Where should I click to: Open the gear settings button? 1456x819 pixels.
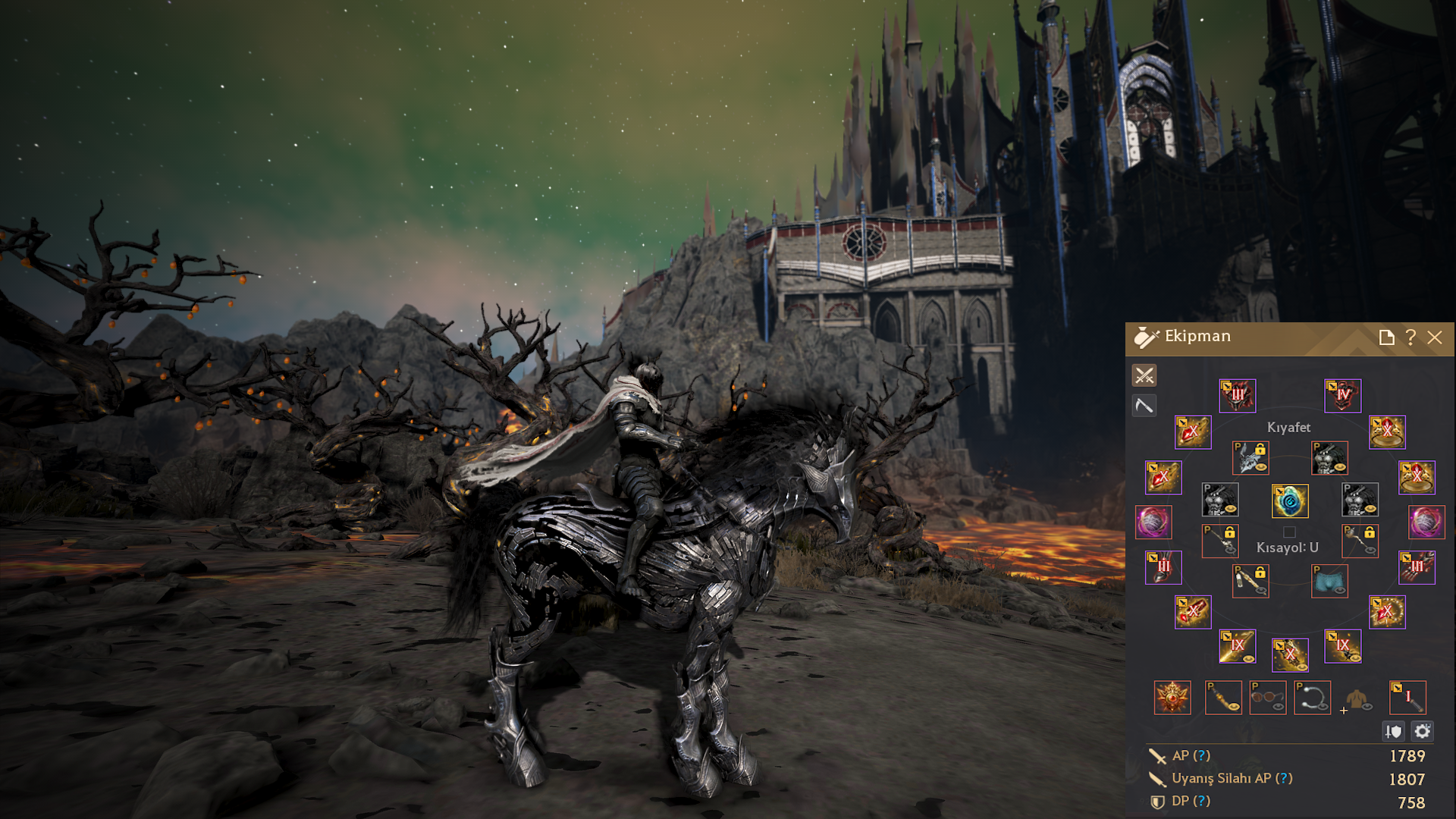pyautogui.click(x=1423, y=731)
